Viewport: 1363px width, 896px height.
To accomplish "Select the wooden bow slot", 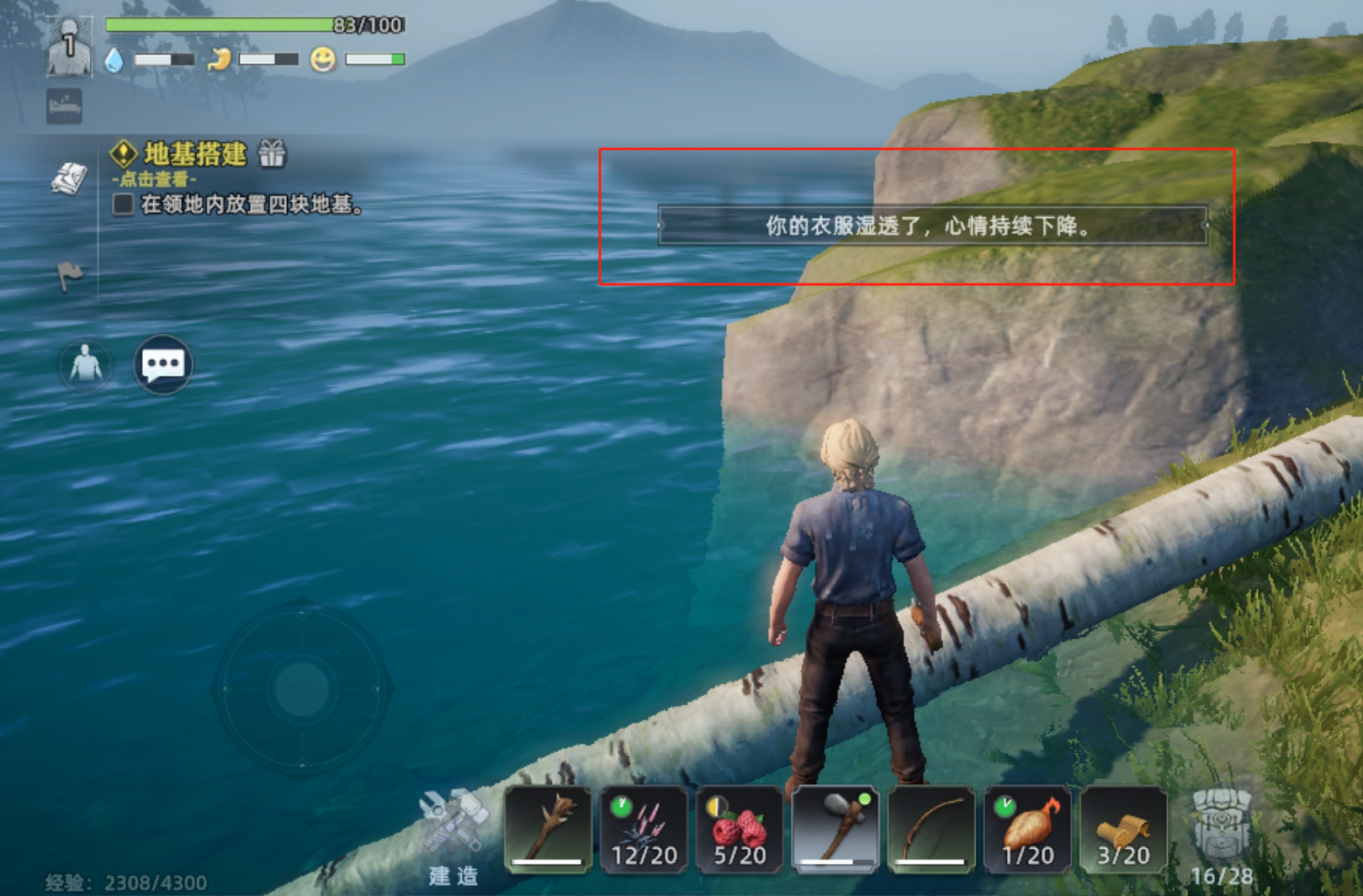I will [931, 829].
